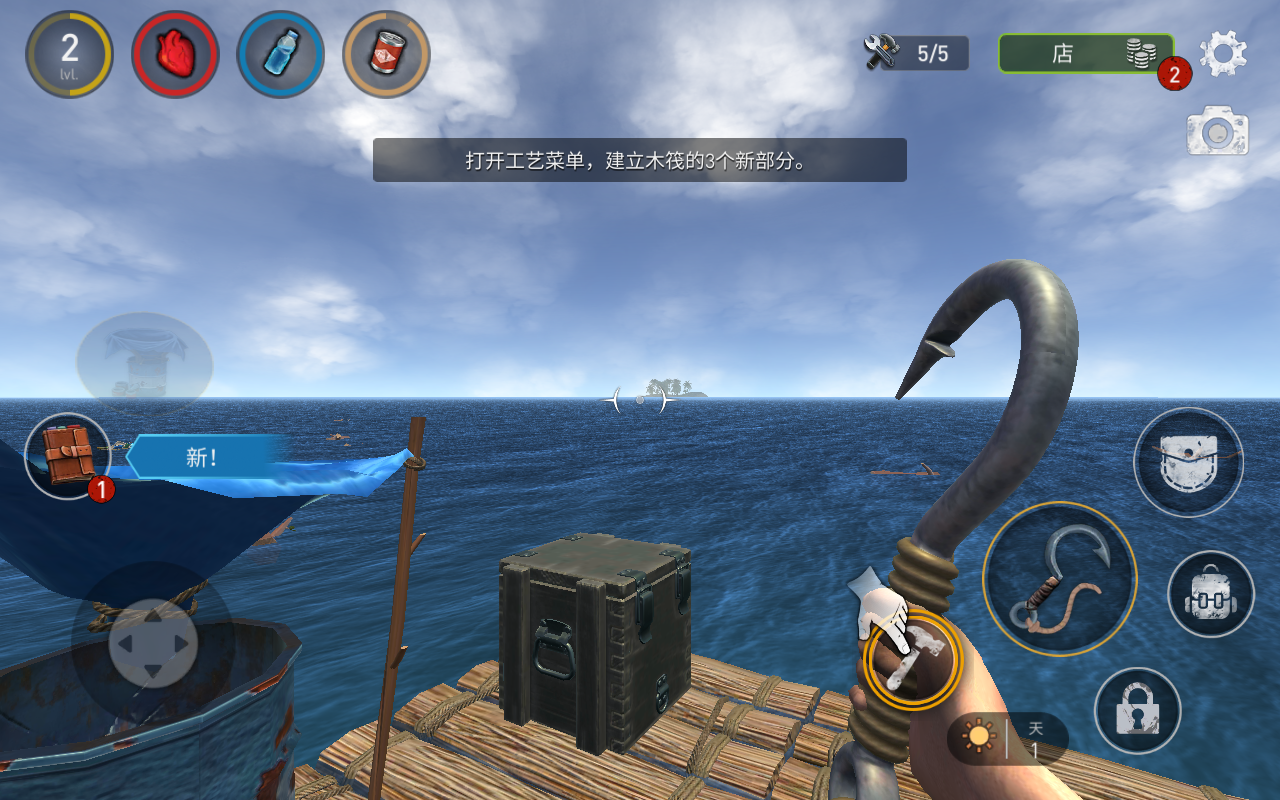Tap the water bottle thirst icon

(280, 54)
